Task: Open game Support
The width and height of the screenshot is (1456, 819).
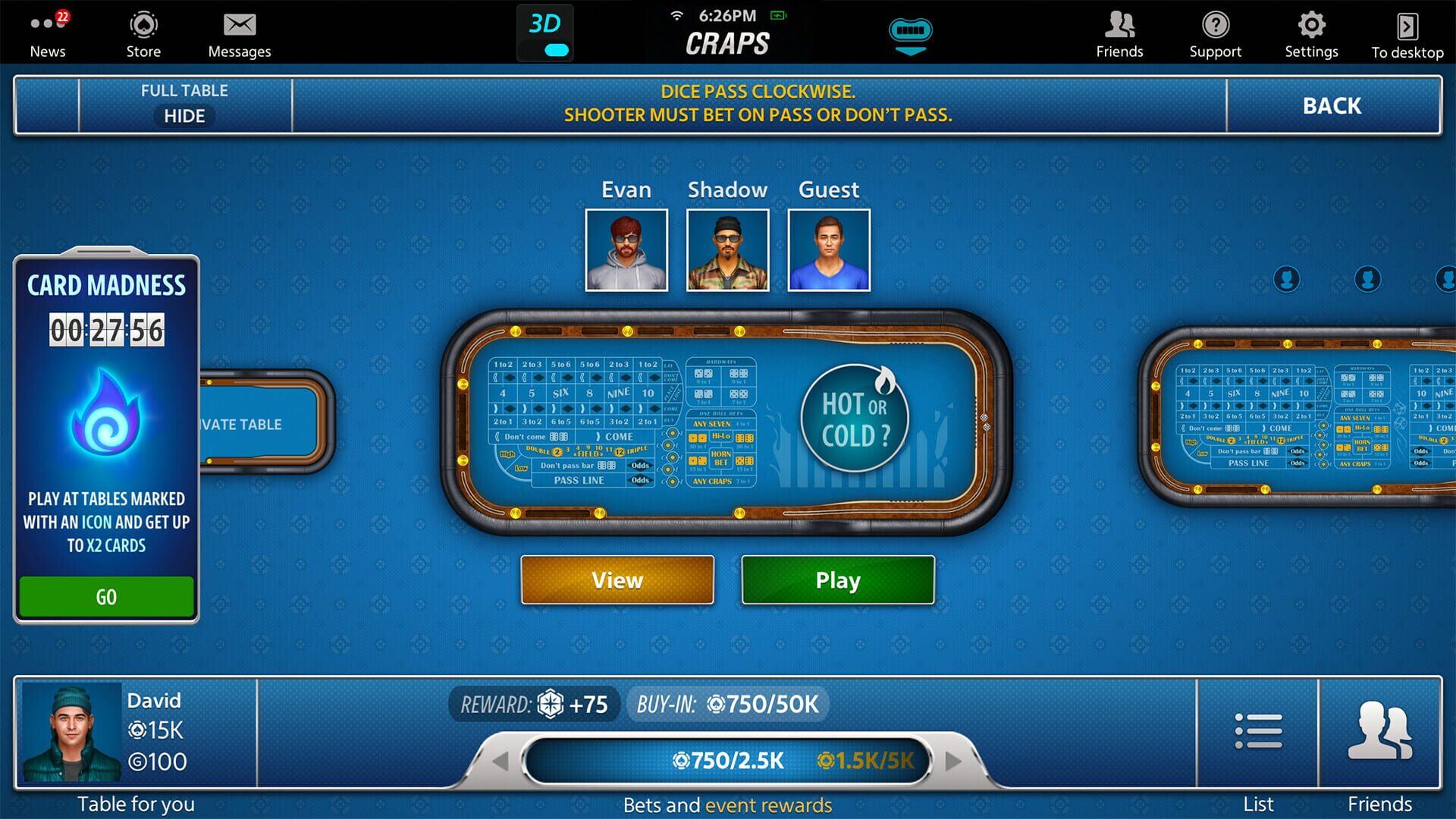Action: pos(1216,34)
